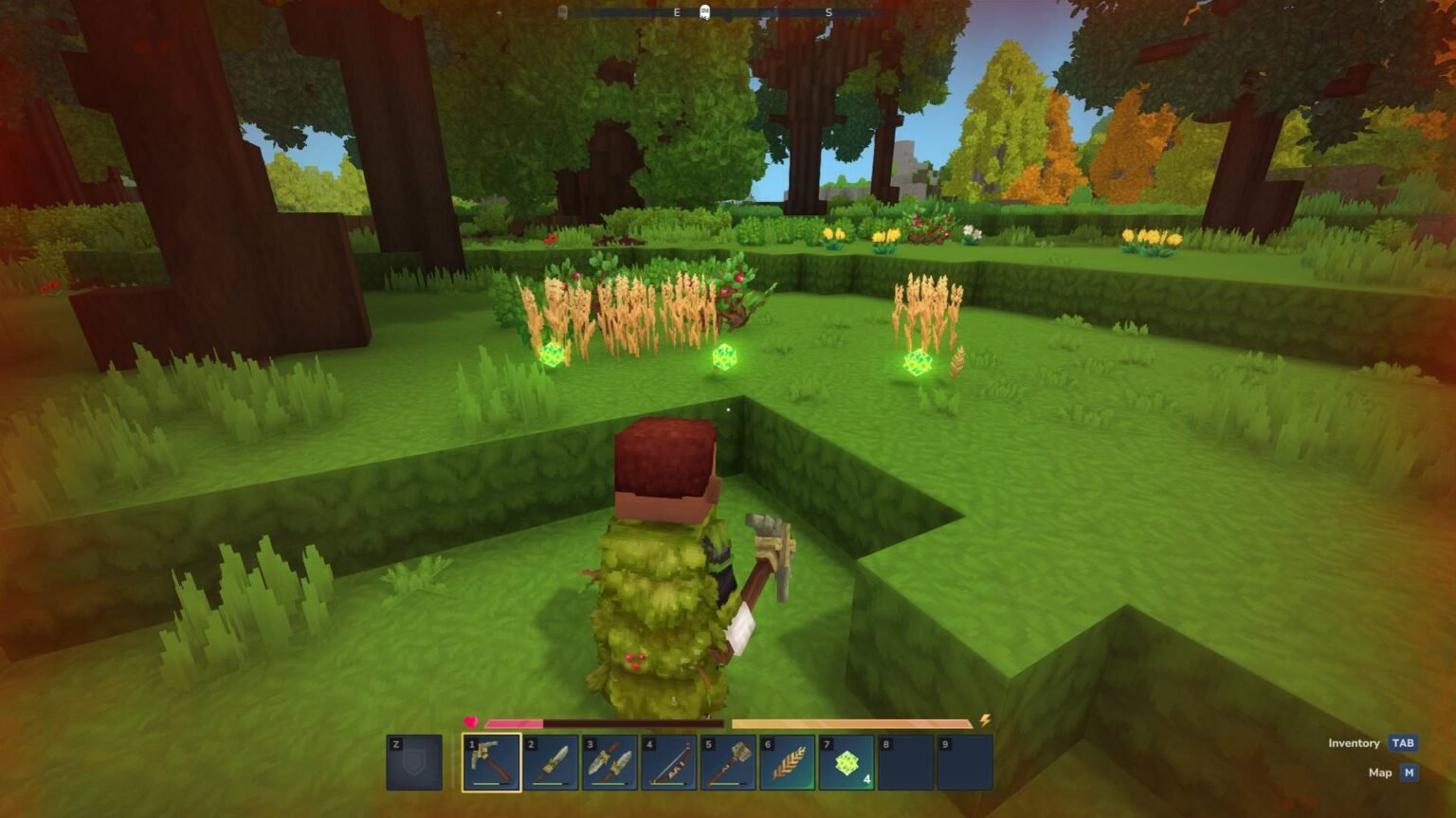Select the pickaxe in hotbar slot 1
The height and width of the screenshot is (818, 1456).
tap(490, 763)
